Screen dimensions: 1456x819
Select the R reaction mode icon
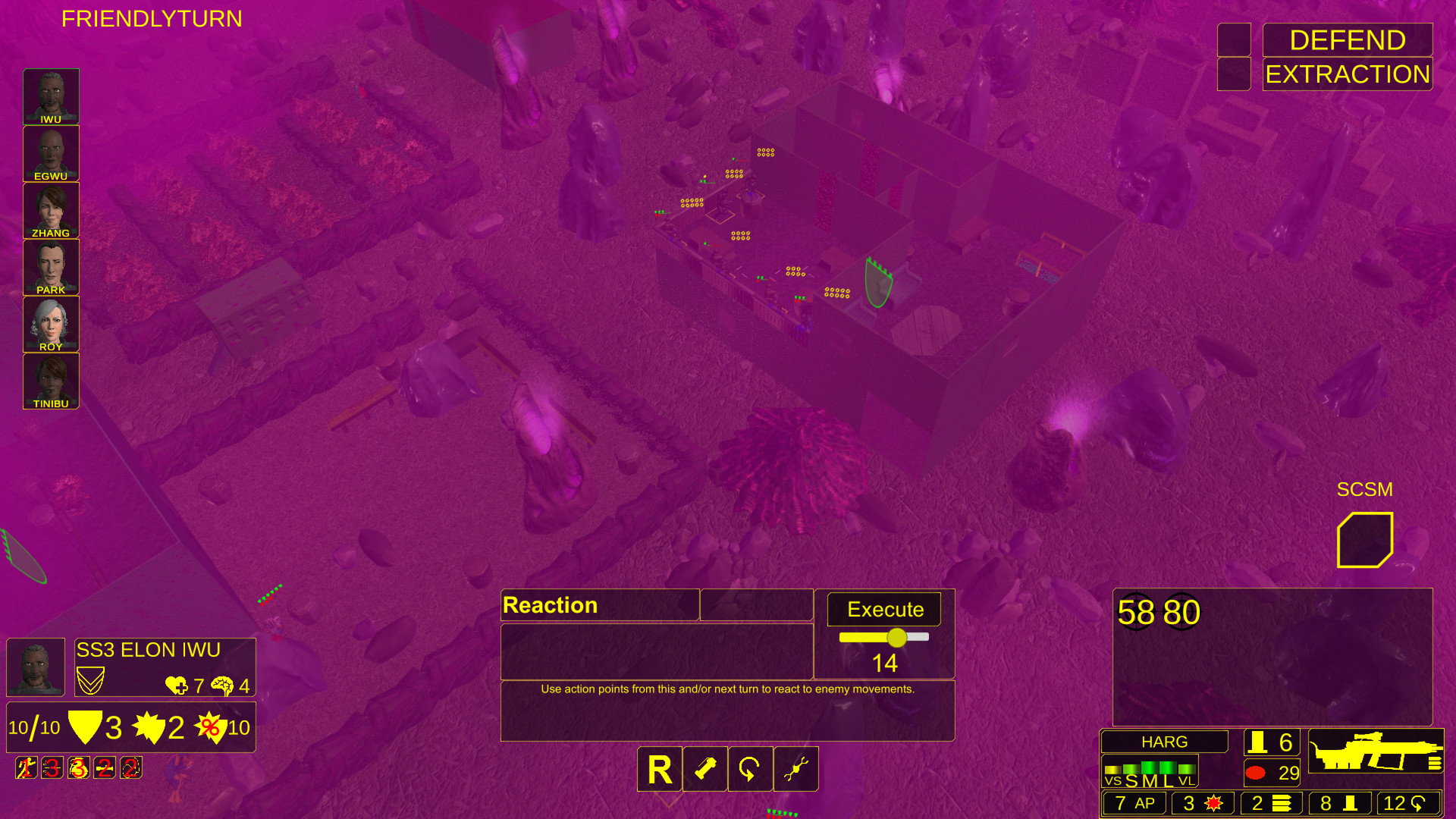(659, 769)
